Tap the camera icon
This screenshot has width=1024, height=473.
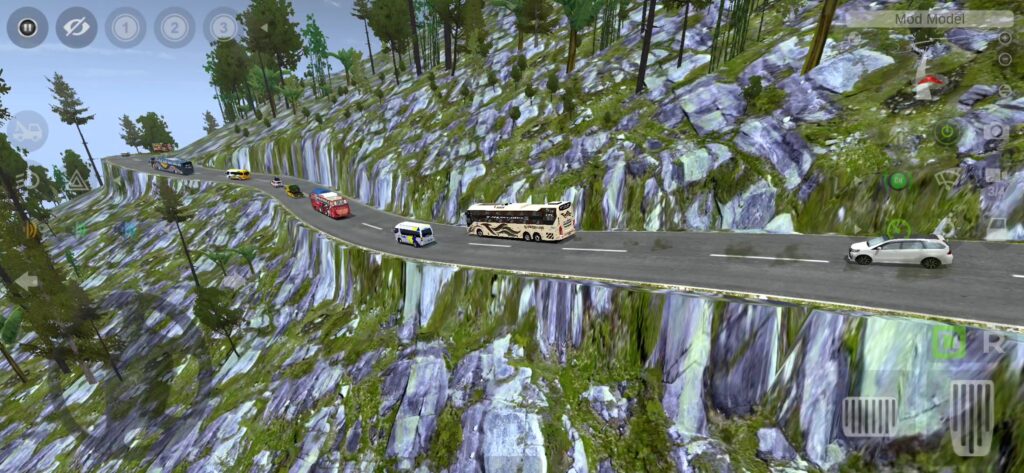(995, 131)
